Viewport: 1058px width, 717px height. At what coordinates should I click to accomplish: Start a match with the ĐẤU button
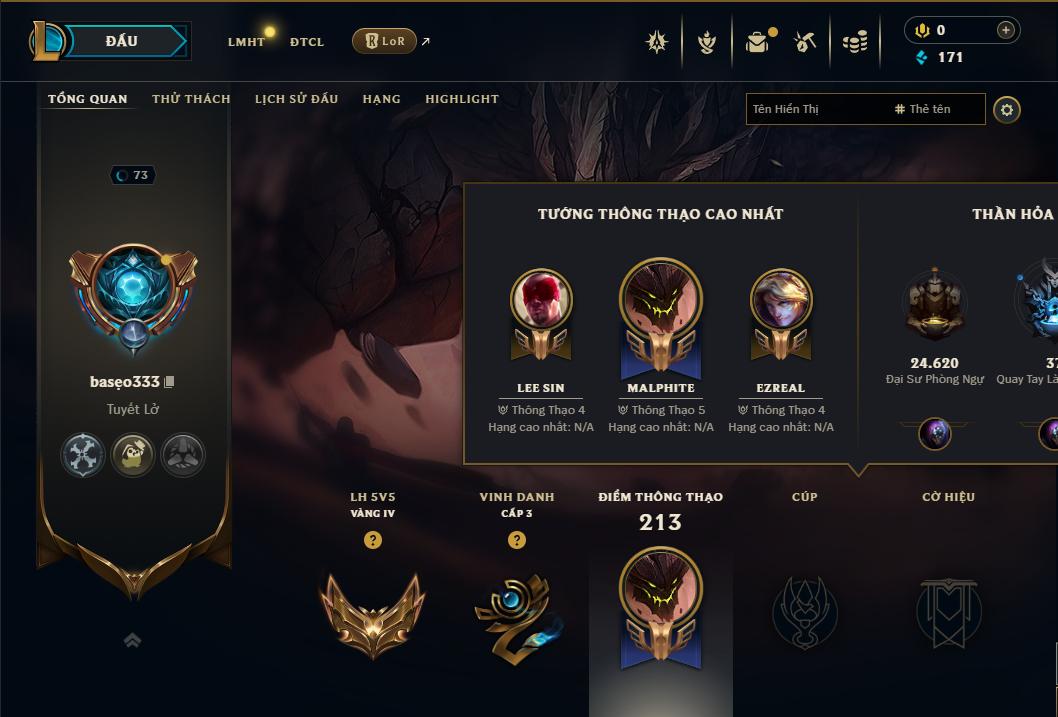[122, 41]
